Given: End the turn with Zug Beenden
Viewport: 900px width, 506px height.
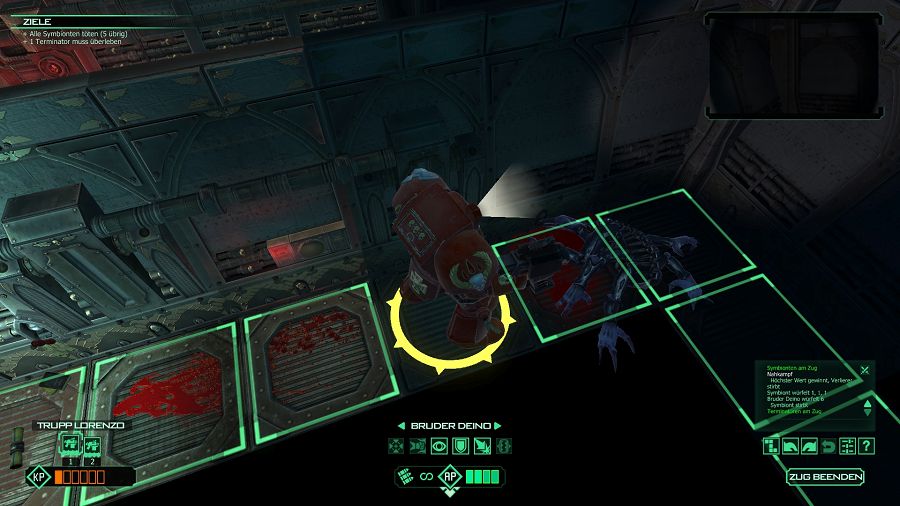Looking at the screenshot, I should pos(824,477).
